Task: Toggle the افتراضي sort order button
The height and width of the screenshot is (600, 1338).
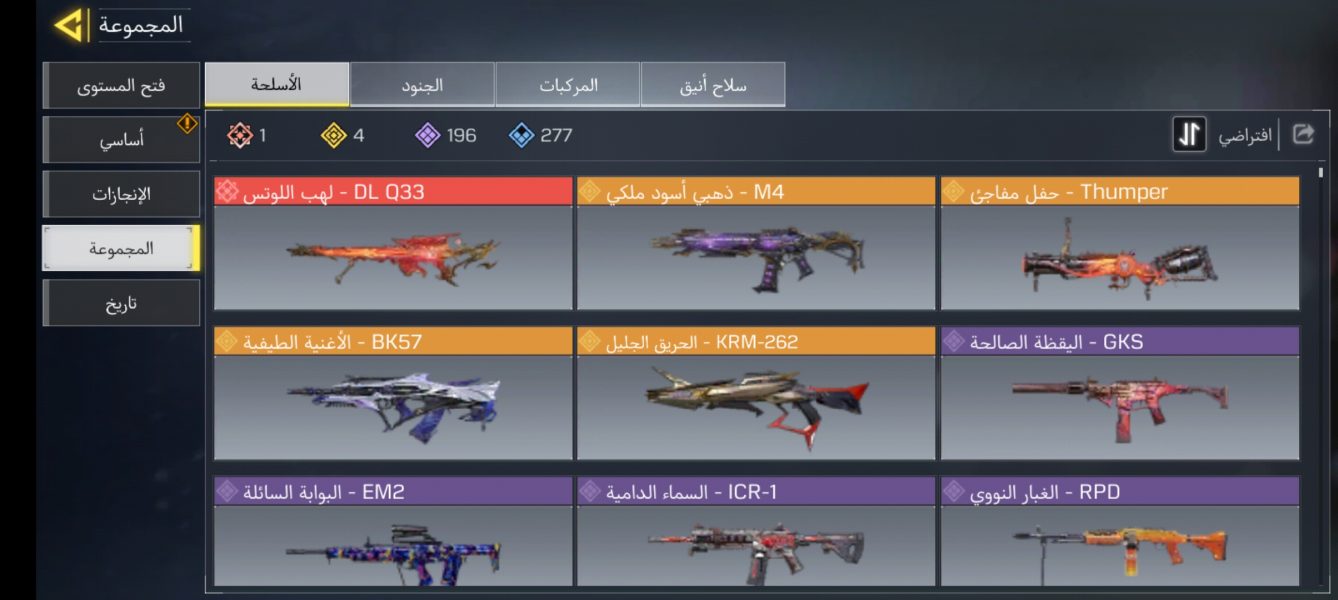Action: coord(1189,135)
